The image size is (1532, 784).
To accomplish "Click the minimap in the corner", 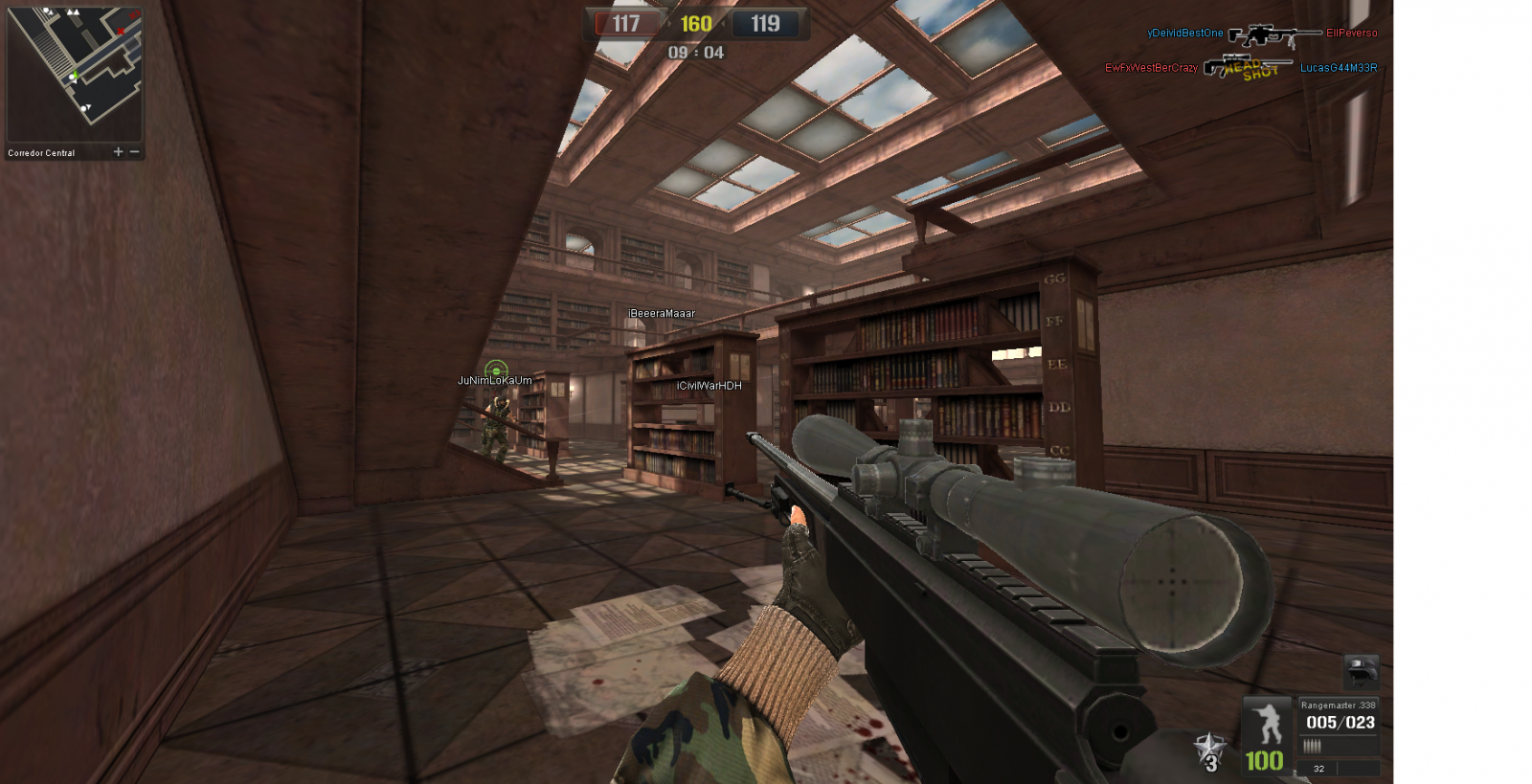I will point(74,75).
